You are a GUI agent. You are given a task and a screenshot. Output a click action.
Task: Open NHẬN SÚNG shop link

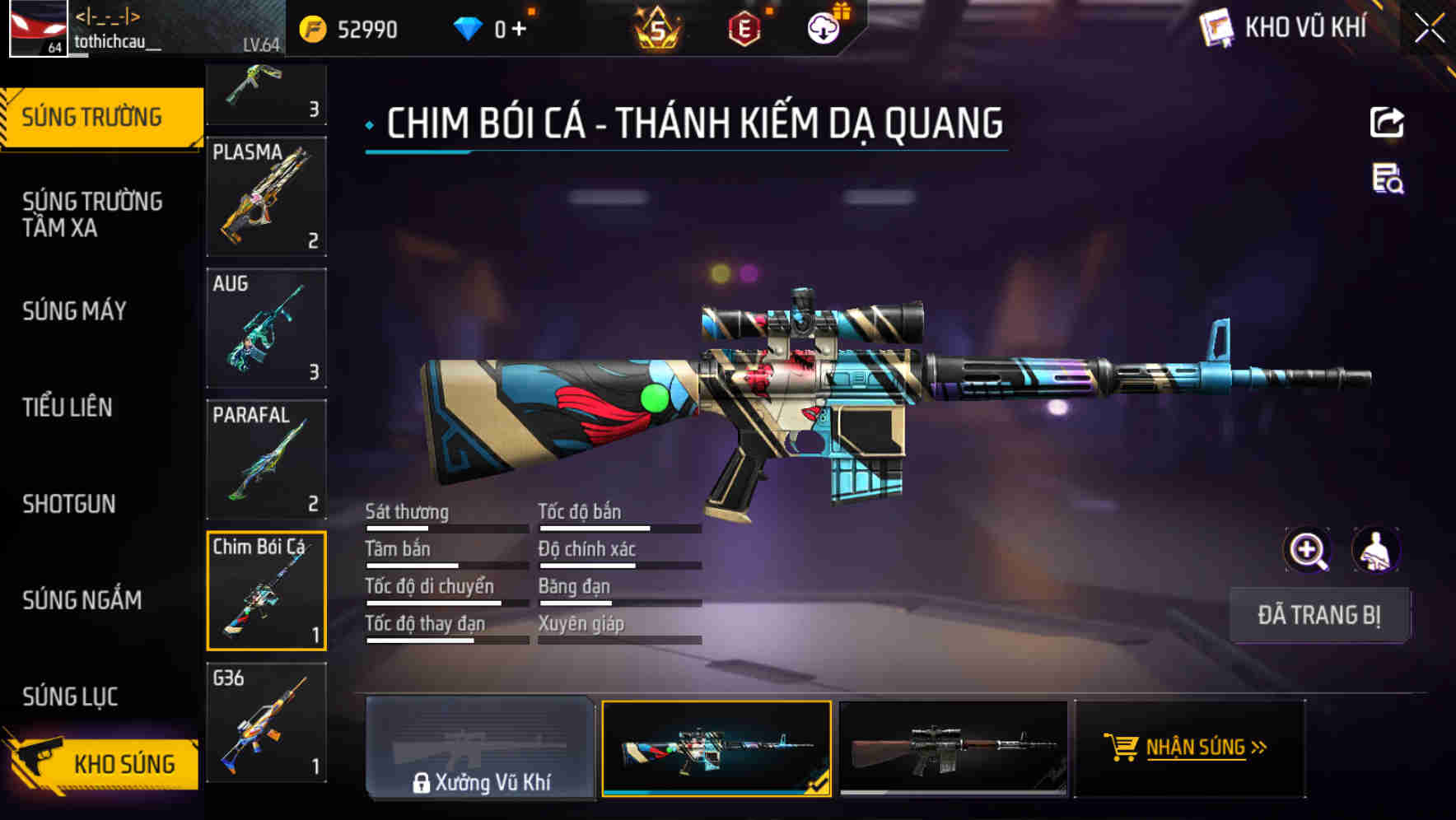(1194, 749)
